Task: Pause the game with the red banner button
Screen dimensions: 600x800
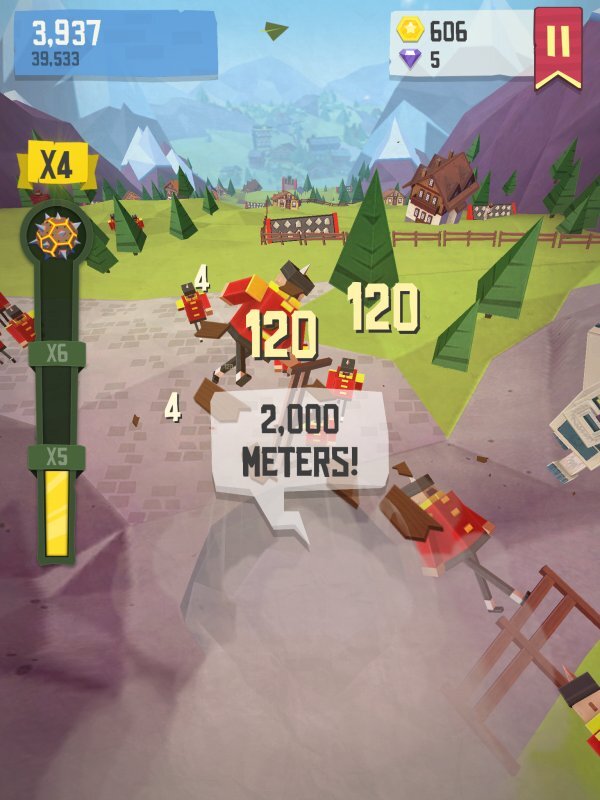Action: pos(558,43)
